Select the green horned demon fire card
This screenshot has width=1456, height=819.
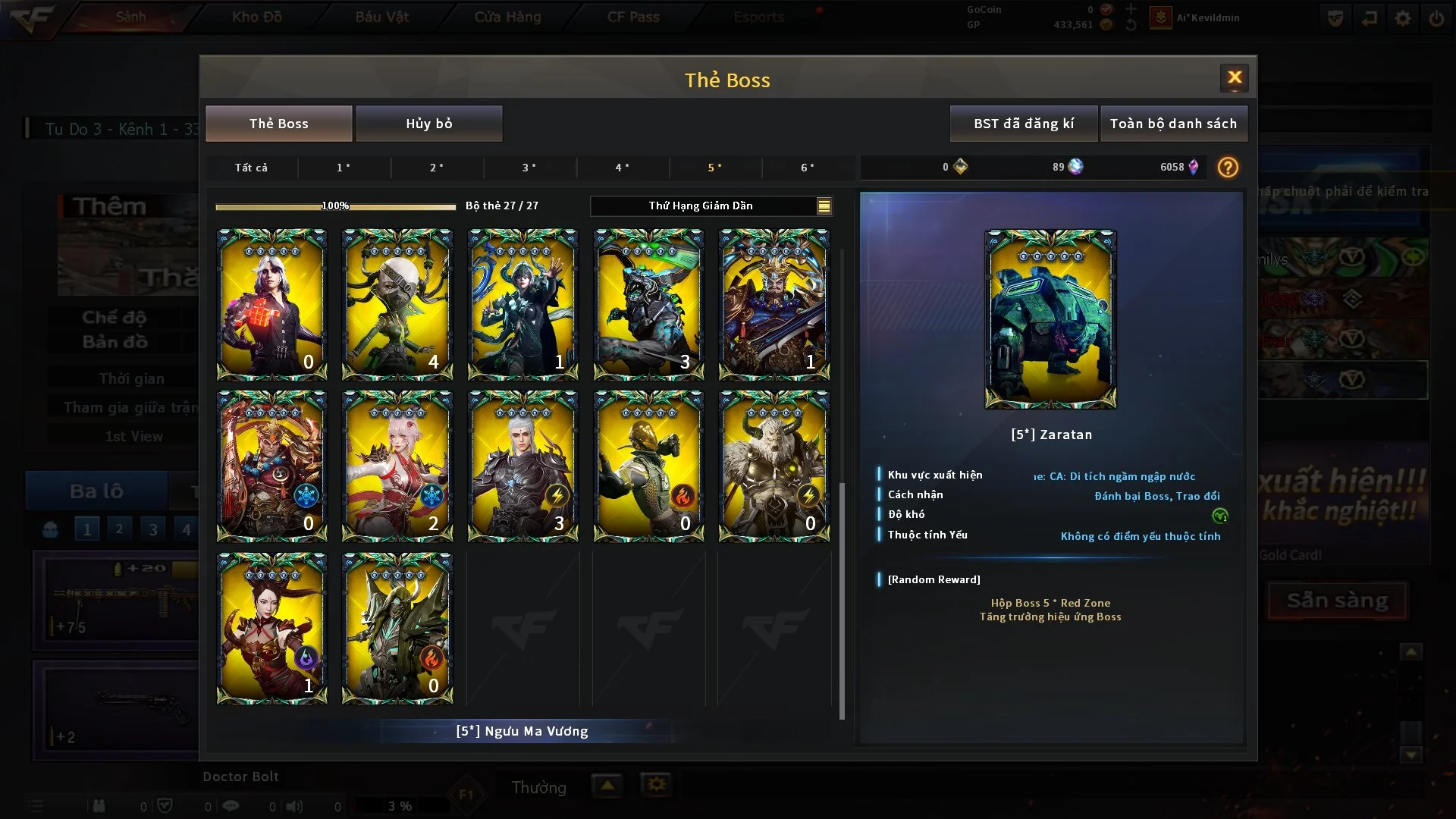[x=397, y=628]
